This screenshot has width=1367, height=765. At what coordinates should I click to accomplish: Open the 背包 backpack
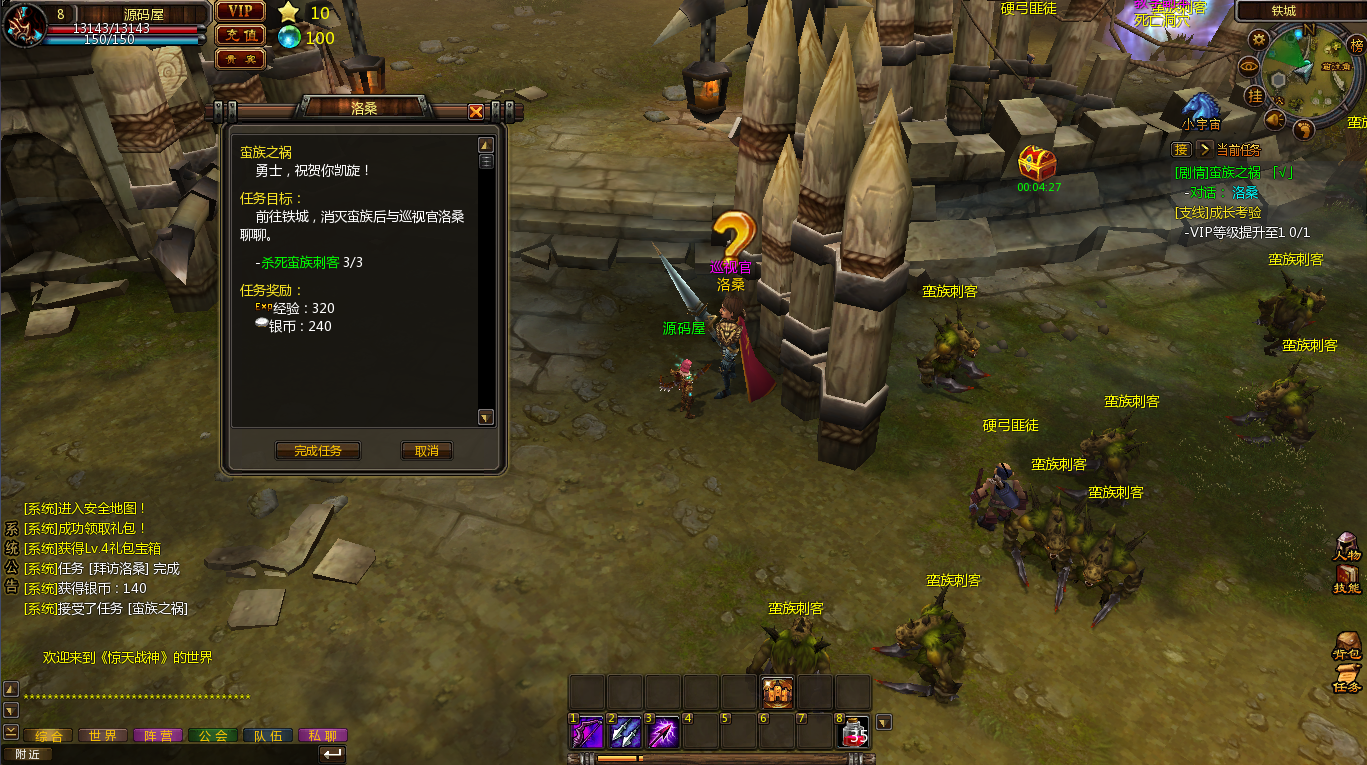click(x=1347, y=646)
